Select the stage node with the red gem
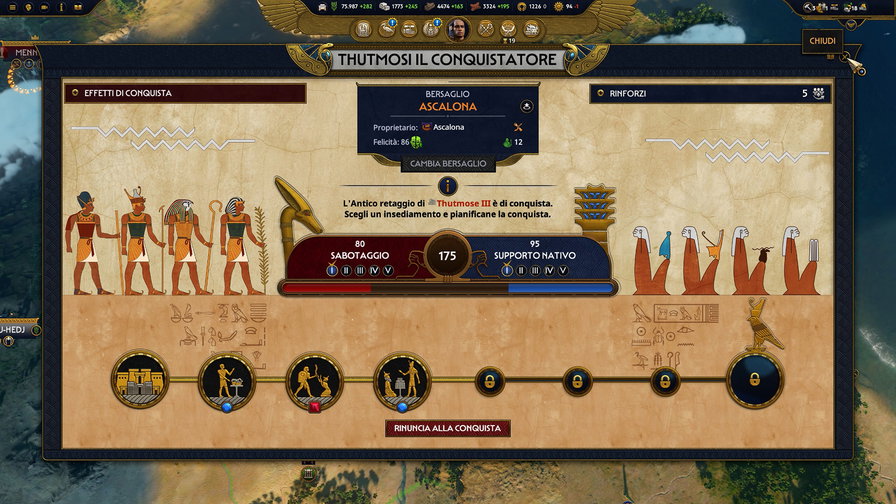Screen dimensions: 896x504 pyautogui.click(x=315, y=380)
